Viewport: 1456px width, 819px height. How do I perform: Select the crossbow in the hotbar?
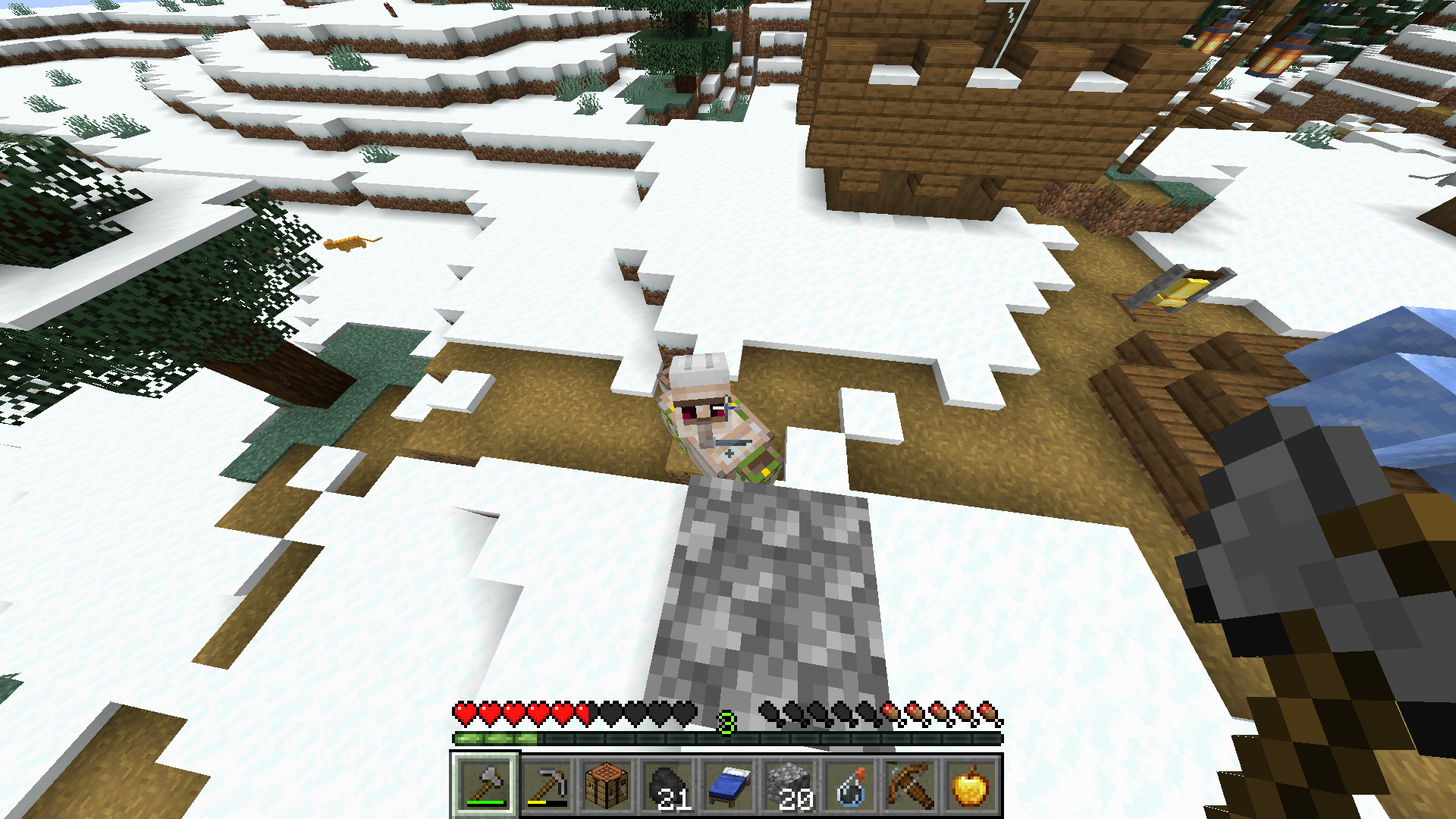pos(910,785)
